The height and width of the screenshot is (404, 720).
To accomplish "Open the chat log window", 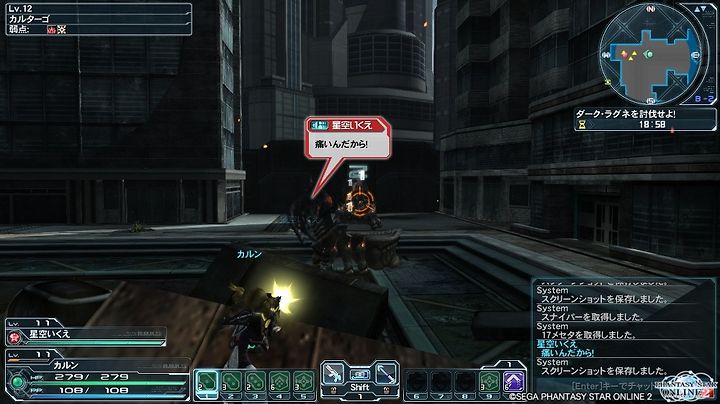I will tap(620, 328).
